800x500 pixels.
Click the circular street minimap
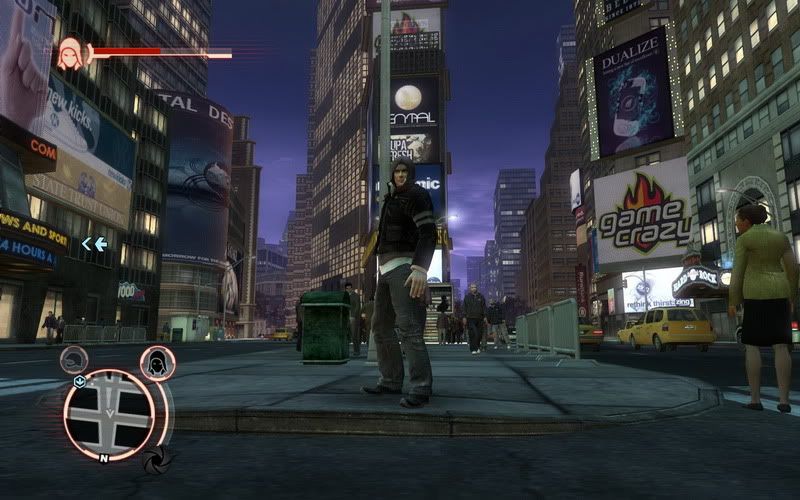(x=109, y=414)
